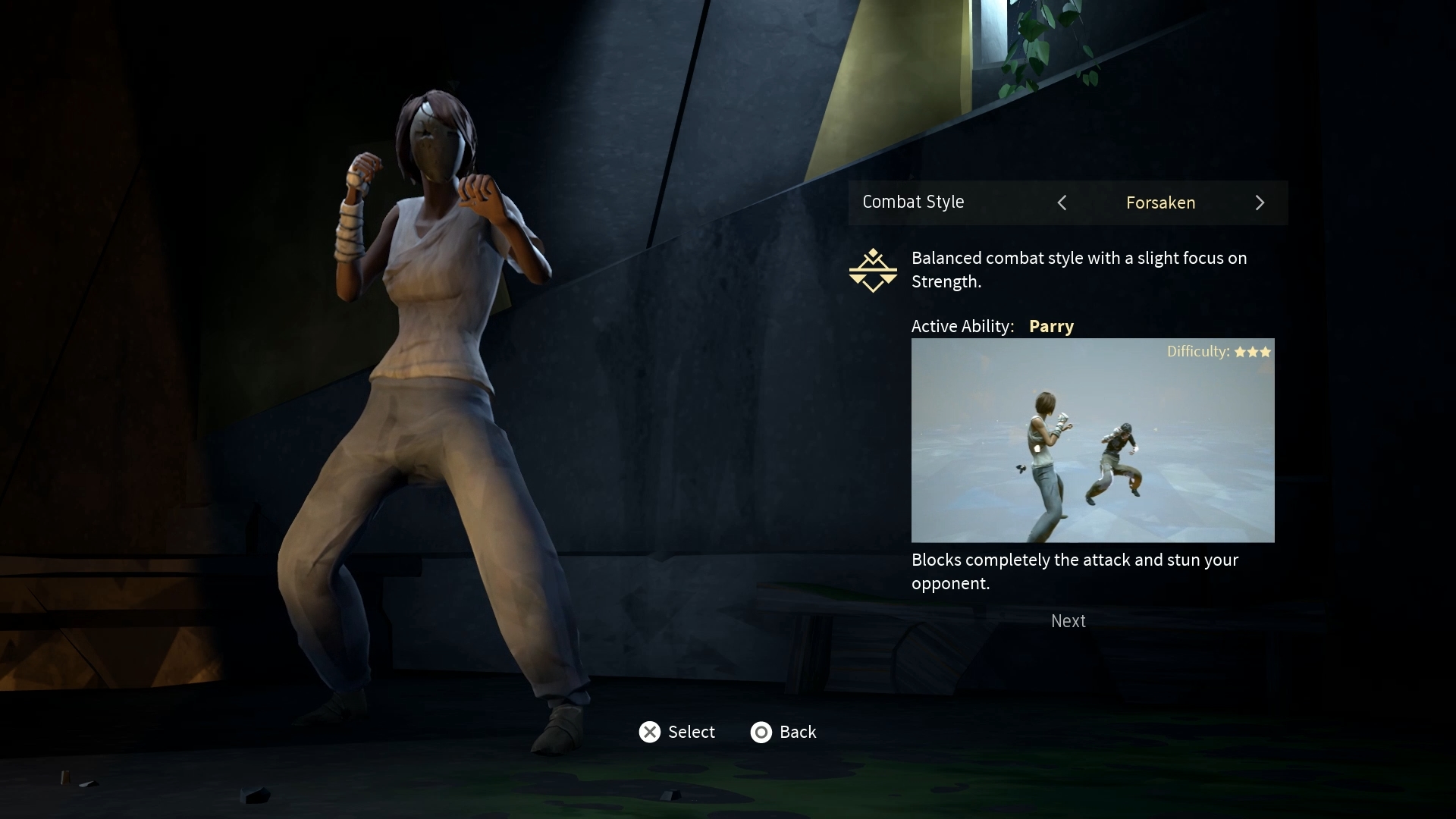Switch to the next combat style

(x=1260, y=202)
